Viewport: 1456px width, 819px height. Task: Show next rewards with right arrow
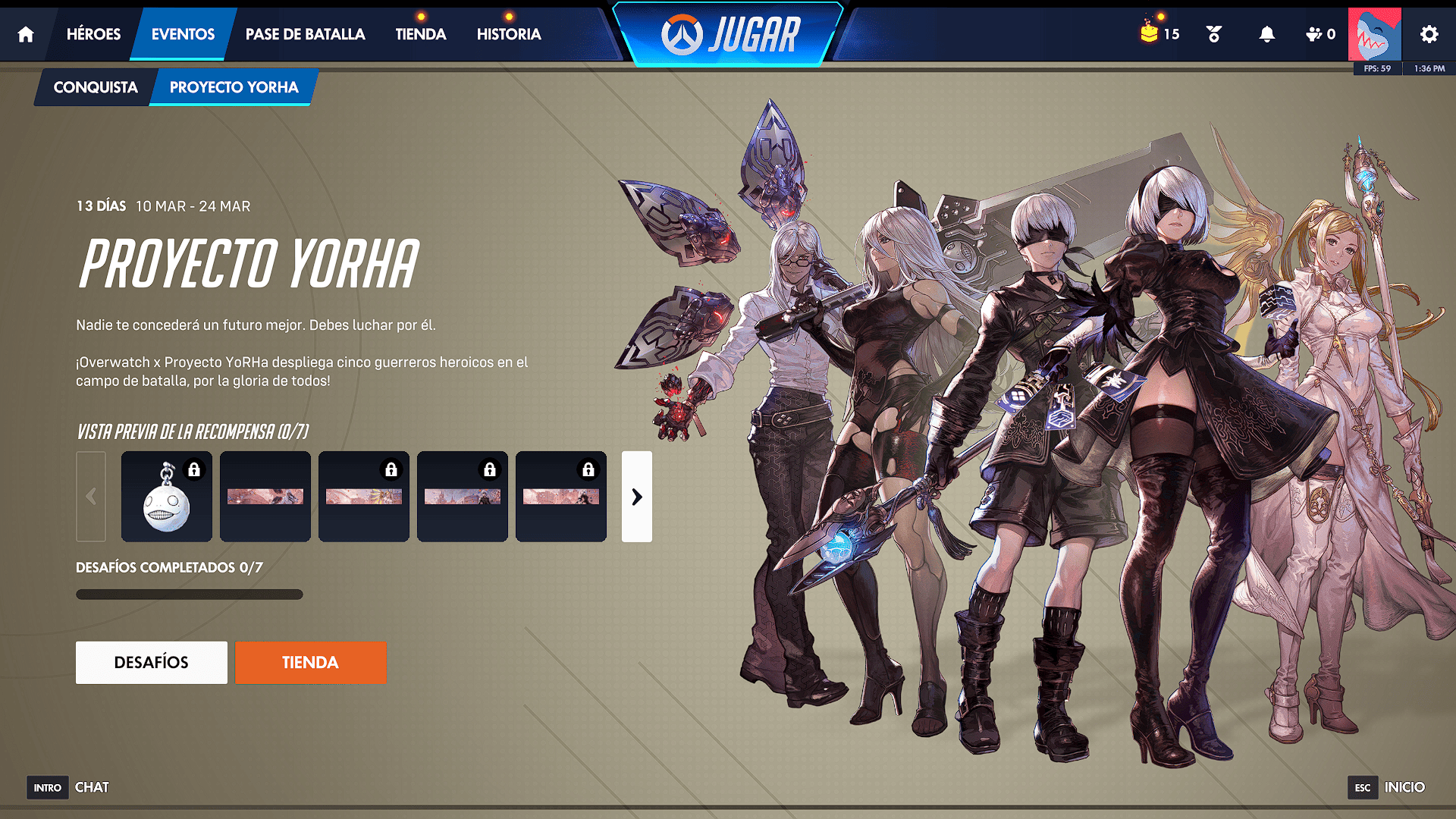tap(637, 497)
